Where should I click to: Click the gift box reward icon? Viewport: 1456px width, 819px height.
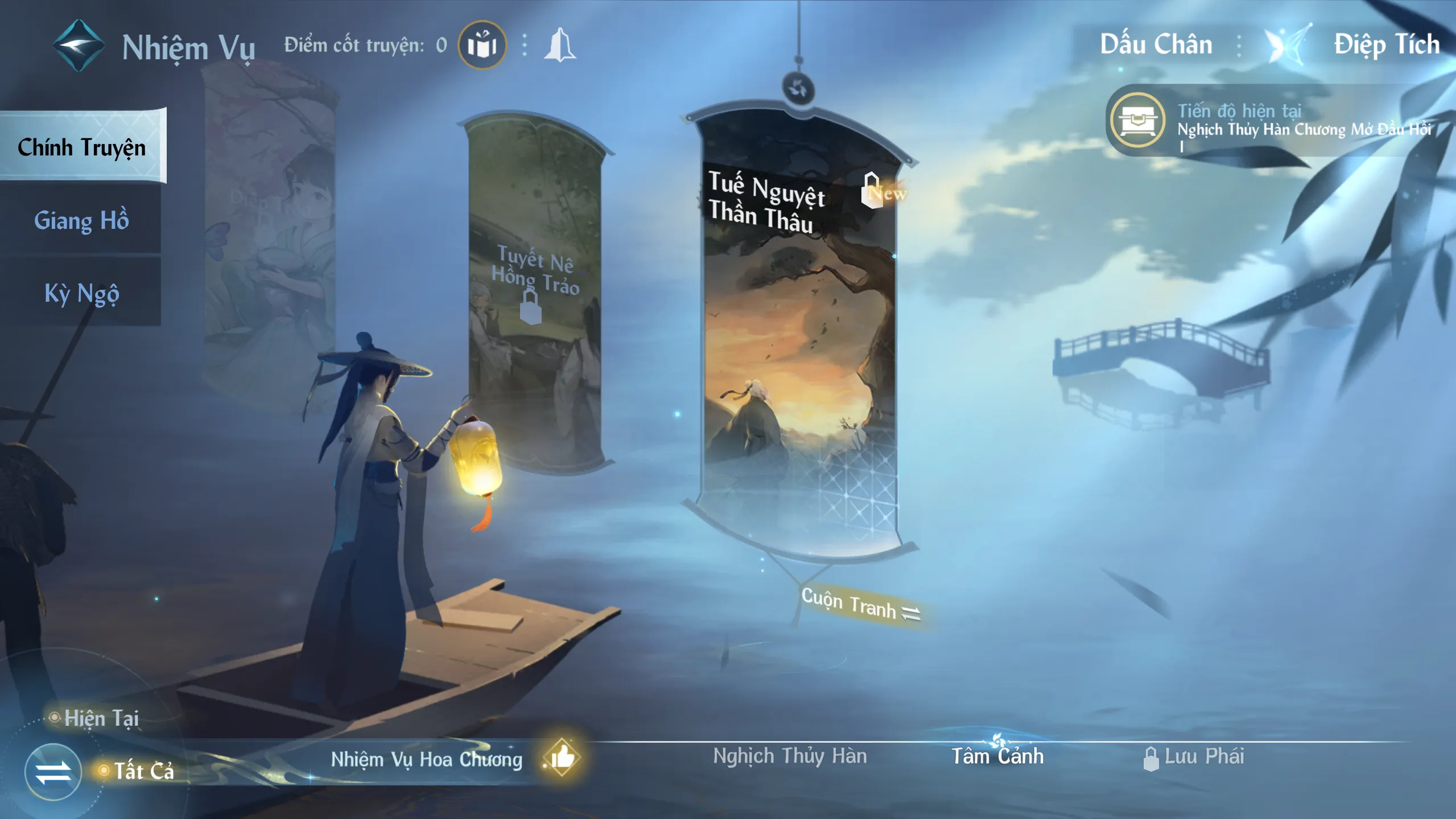pyautogui.click(x=482, y=45)
